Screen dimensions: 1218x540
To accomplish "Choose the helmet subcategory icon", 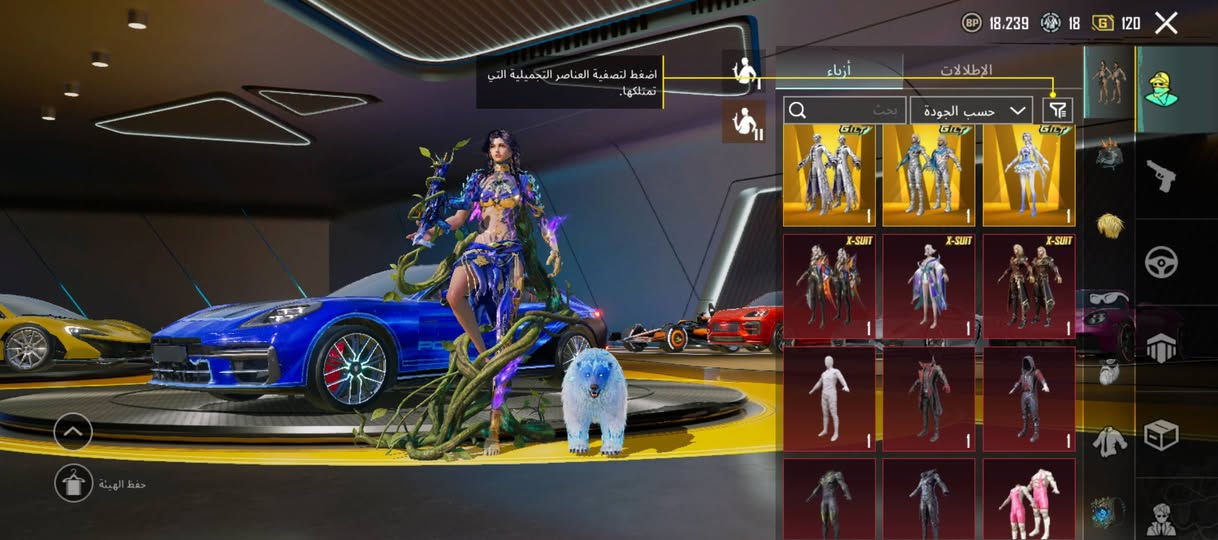I will click(1109, 155).
